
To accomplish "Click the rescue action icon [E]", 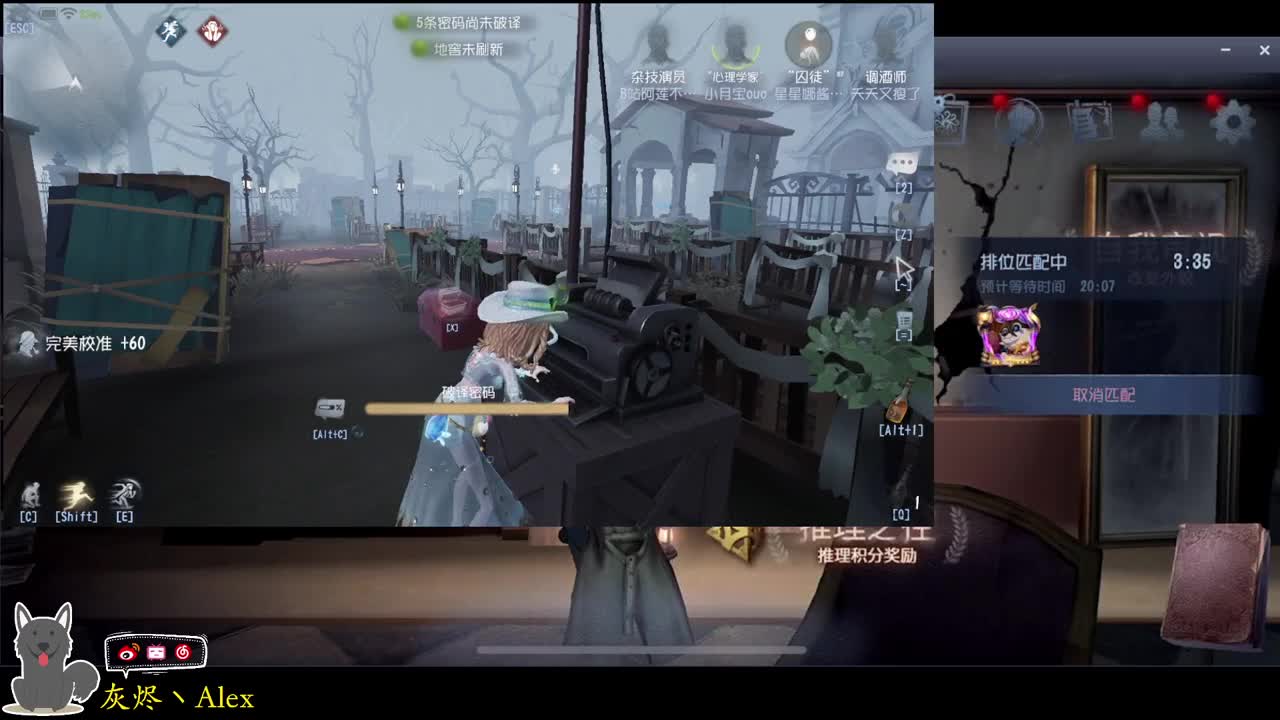I will 122,493.
